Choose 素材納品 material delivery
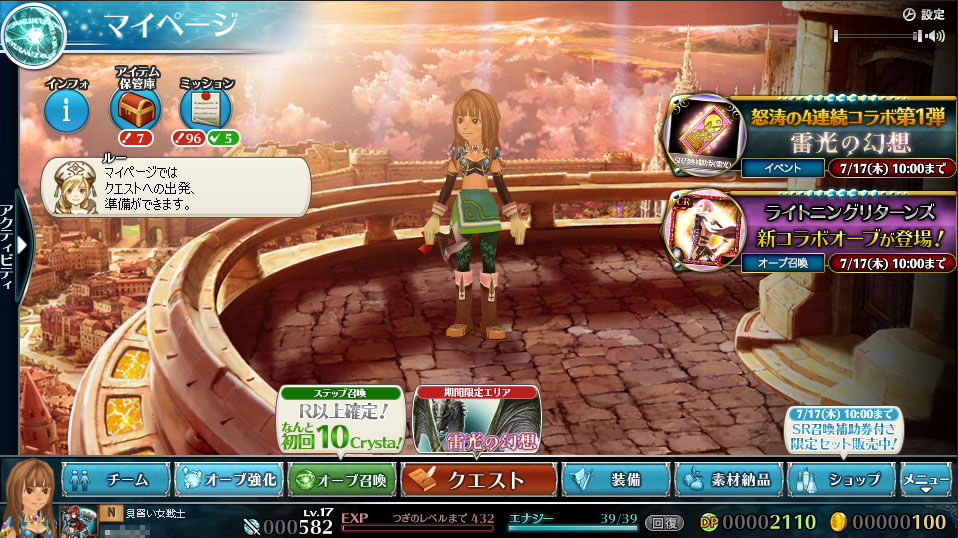 tap(727, 480)
